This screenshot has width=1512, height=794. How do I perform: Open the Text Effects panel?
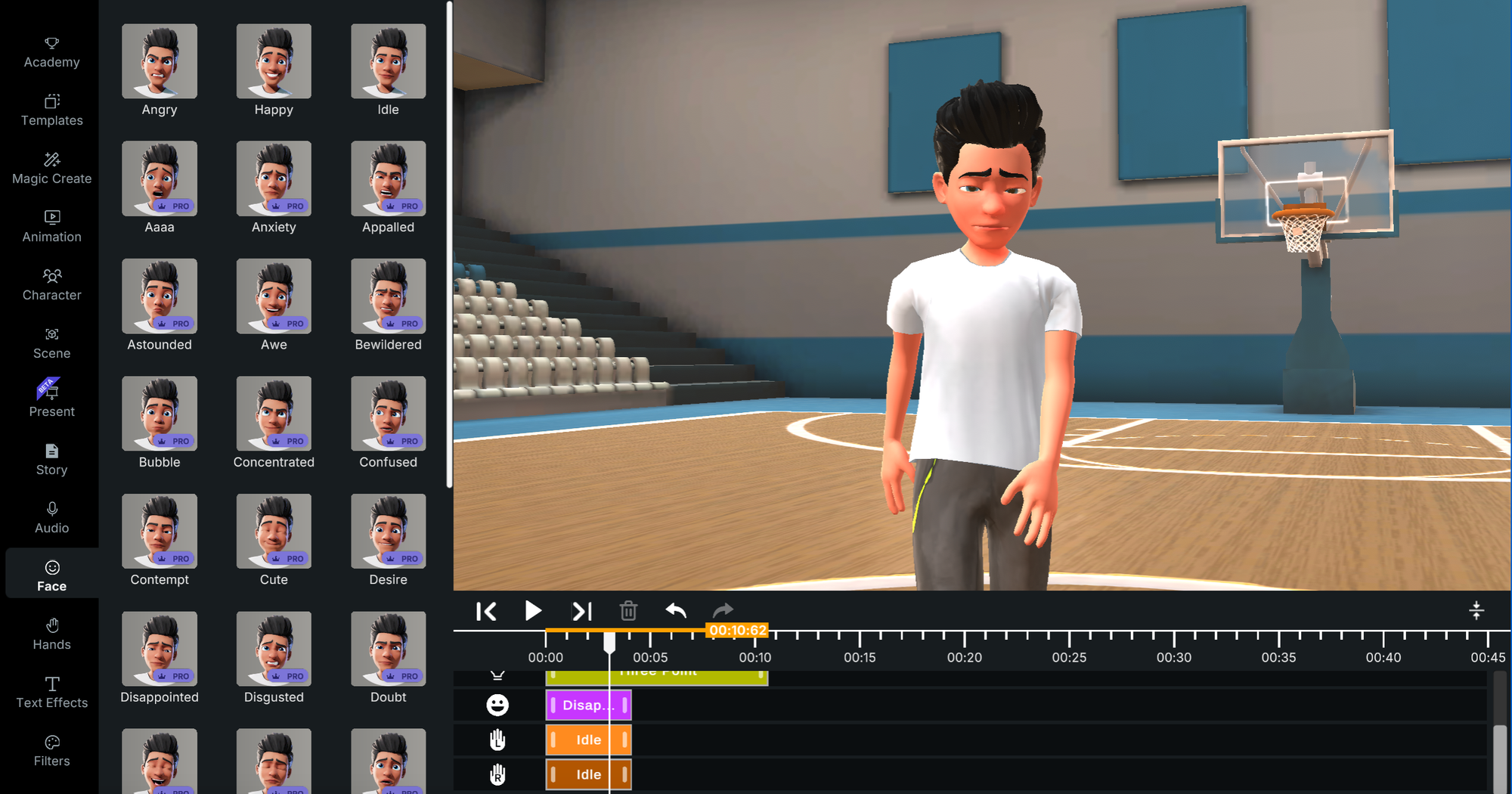point(51,692)
